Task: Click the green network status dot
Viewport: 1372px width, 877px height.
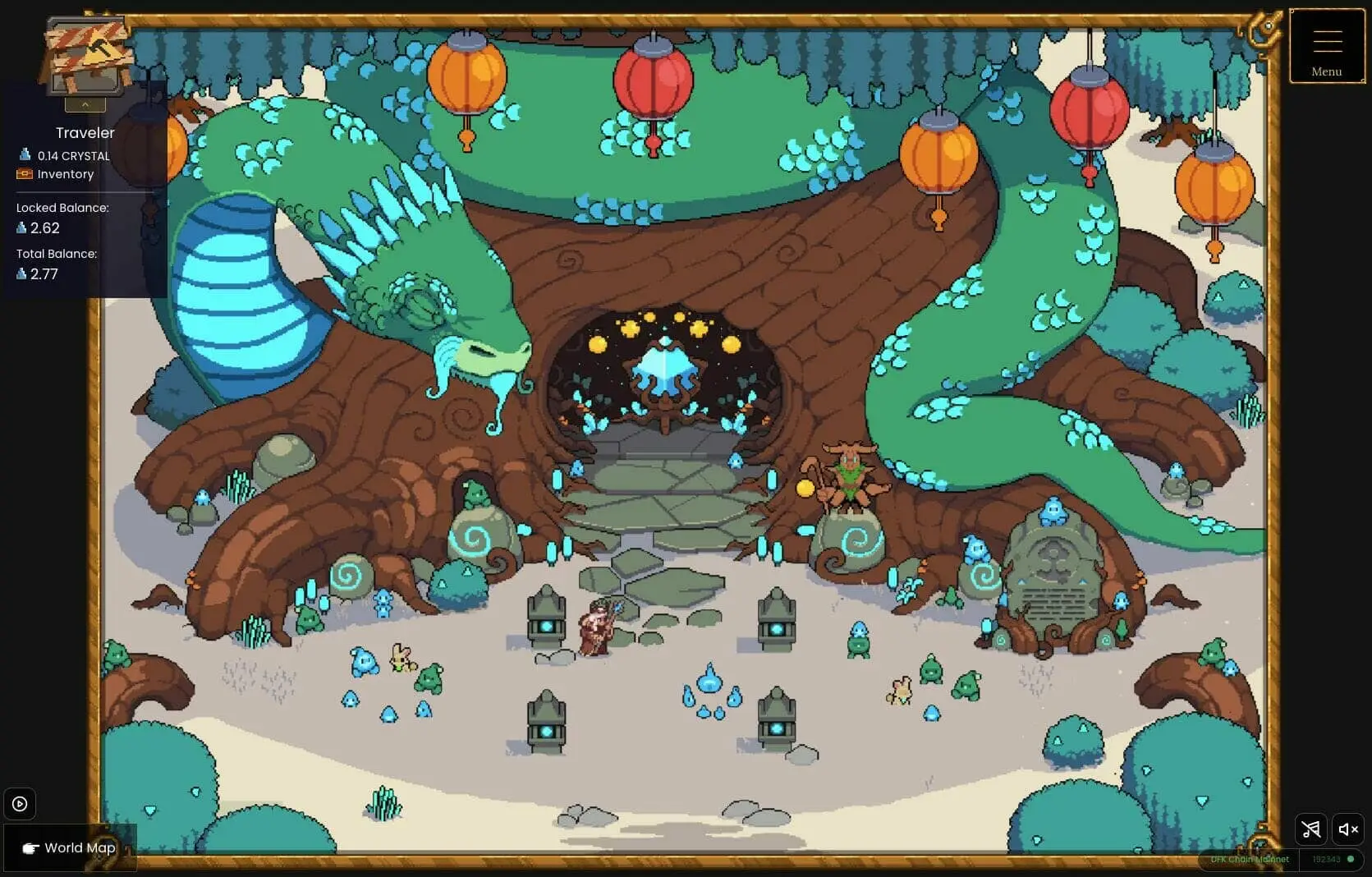Action: click(x=1350, y=859)
